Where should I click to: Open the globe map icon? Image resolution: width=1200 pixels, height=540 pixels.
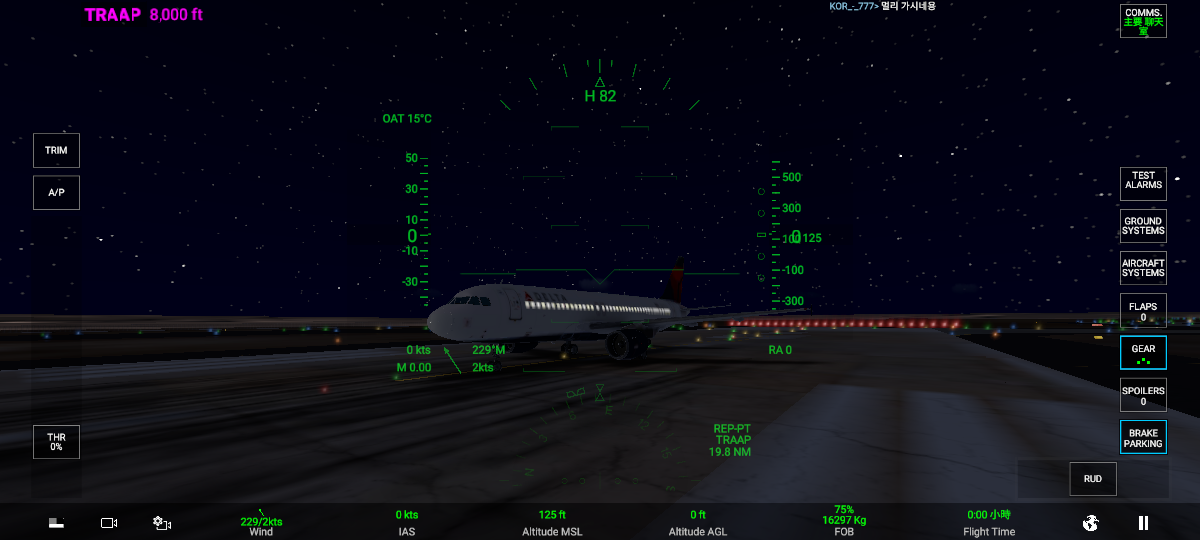(x=1091, y=522)
